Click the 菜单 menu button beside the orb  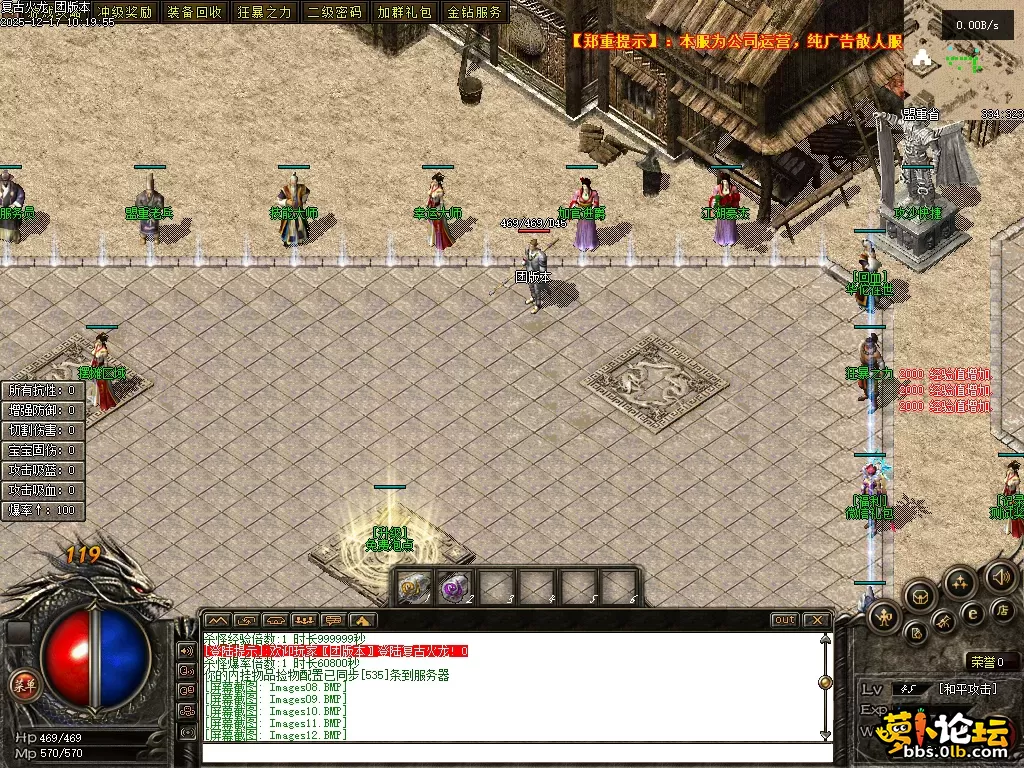click(x=22, y=684)
